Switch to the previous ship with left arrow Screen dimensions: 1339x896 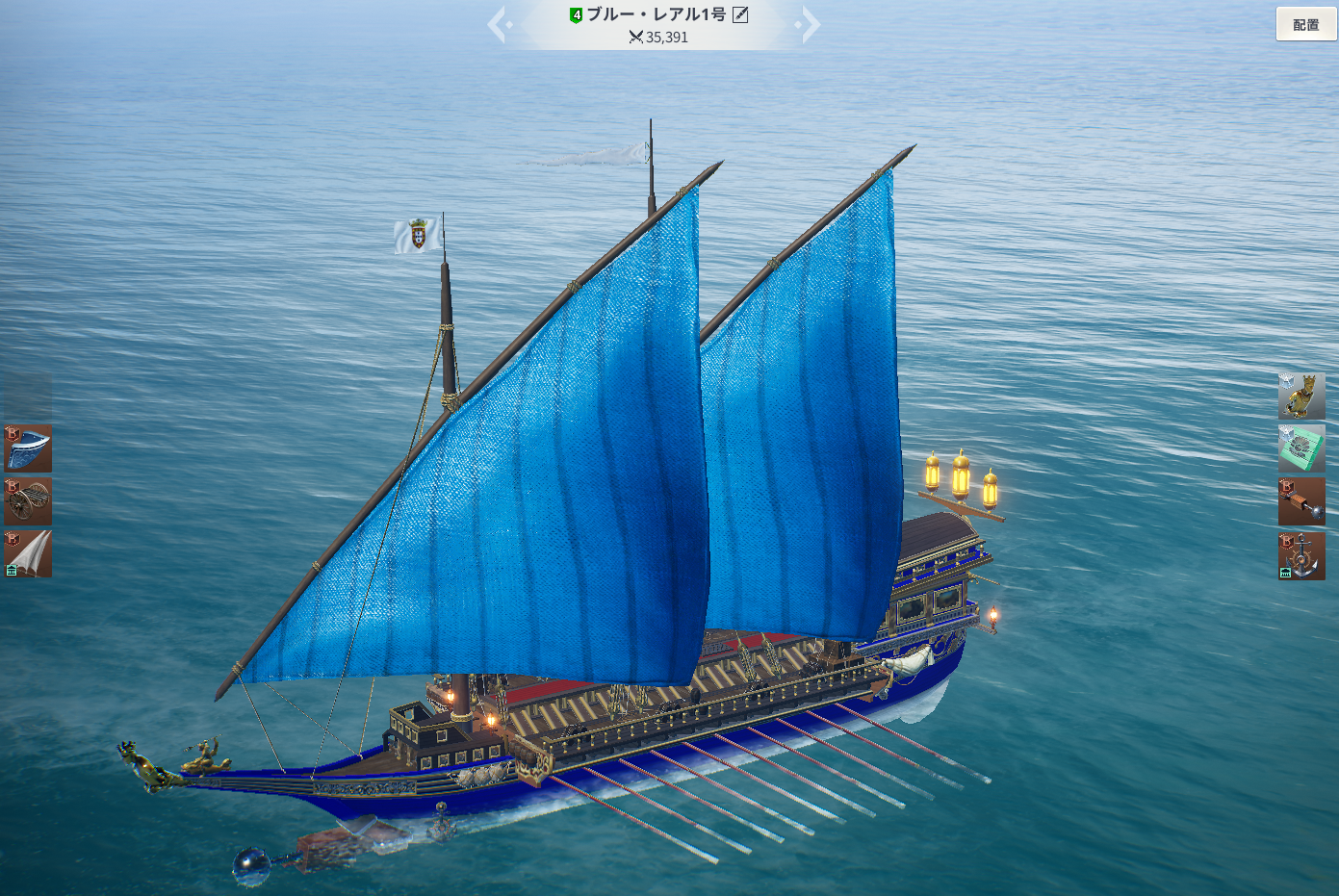pos(498,24)
